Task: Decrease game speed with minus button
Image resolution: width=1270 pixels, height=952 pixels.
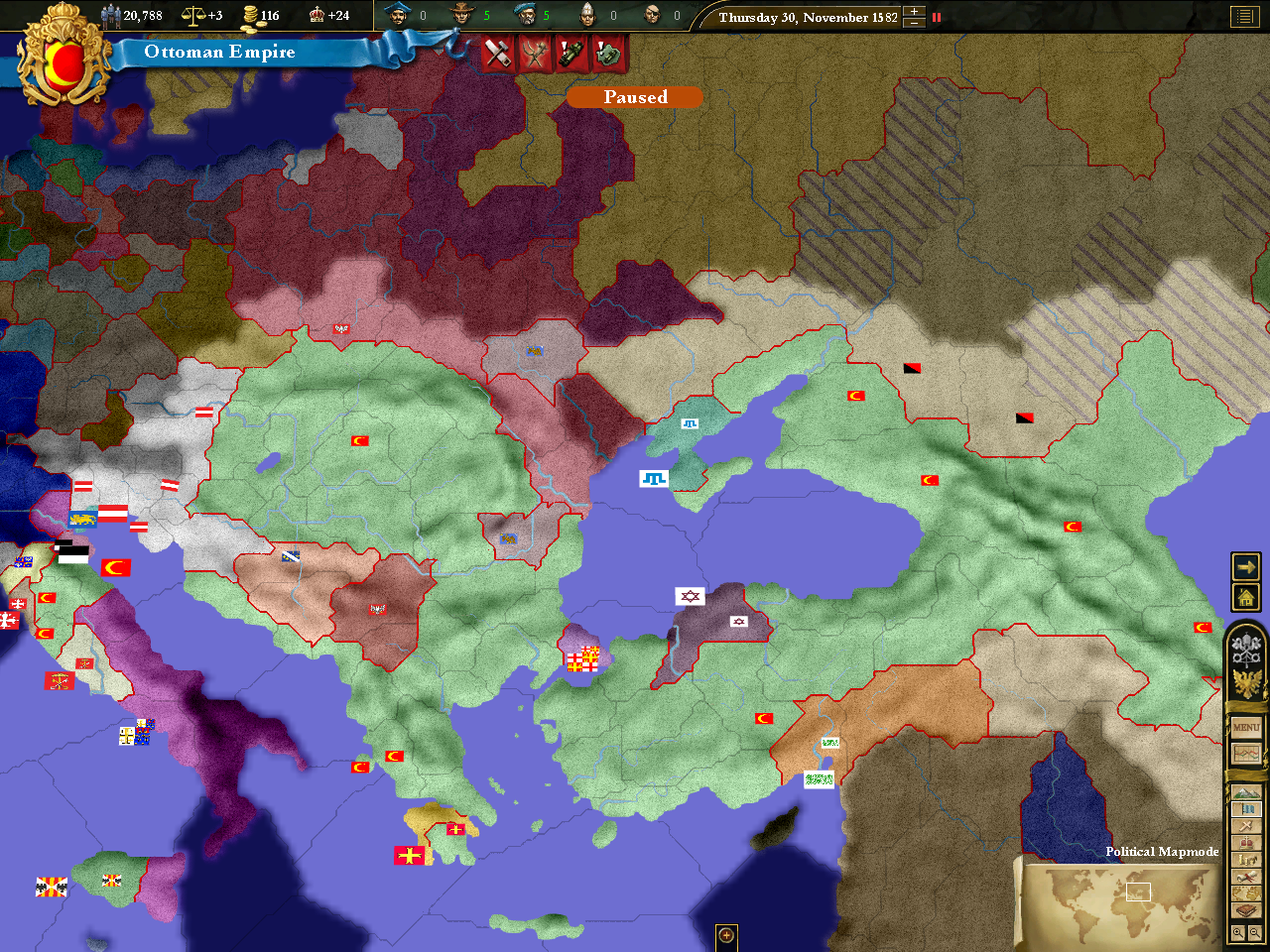Action: coord(914,23)
